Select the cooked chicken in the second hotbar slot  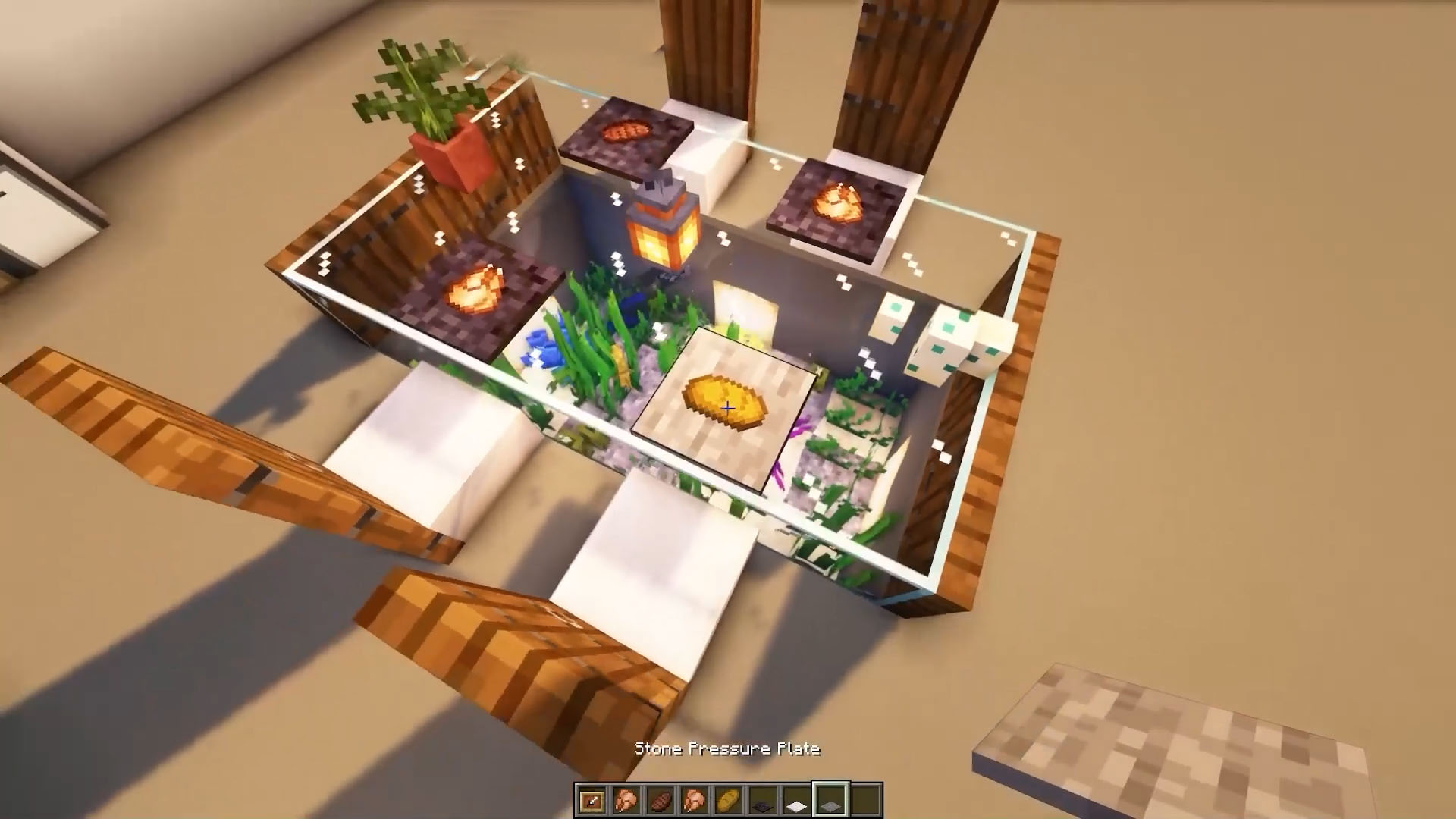coord(625,800)
